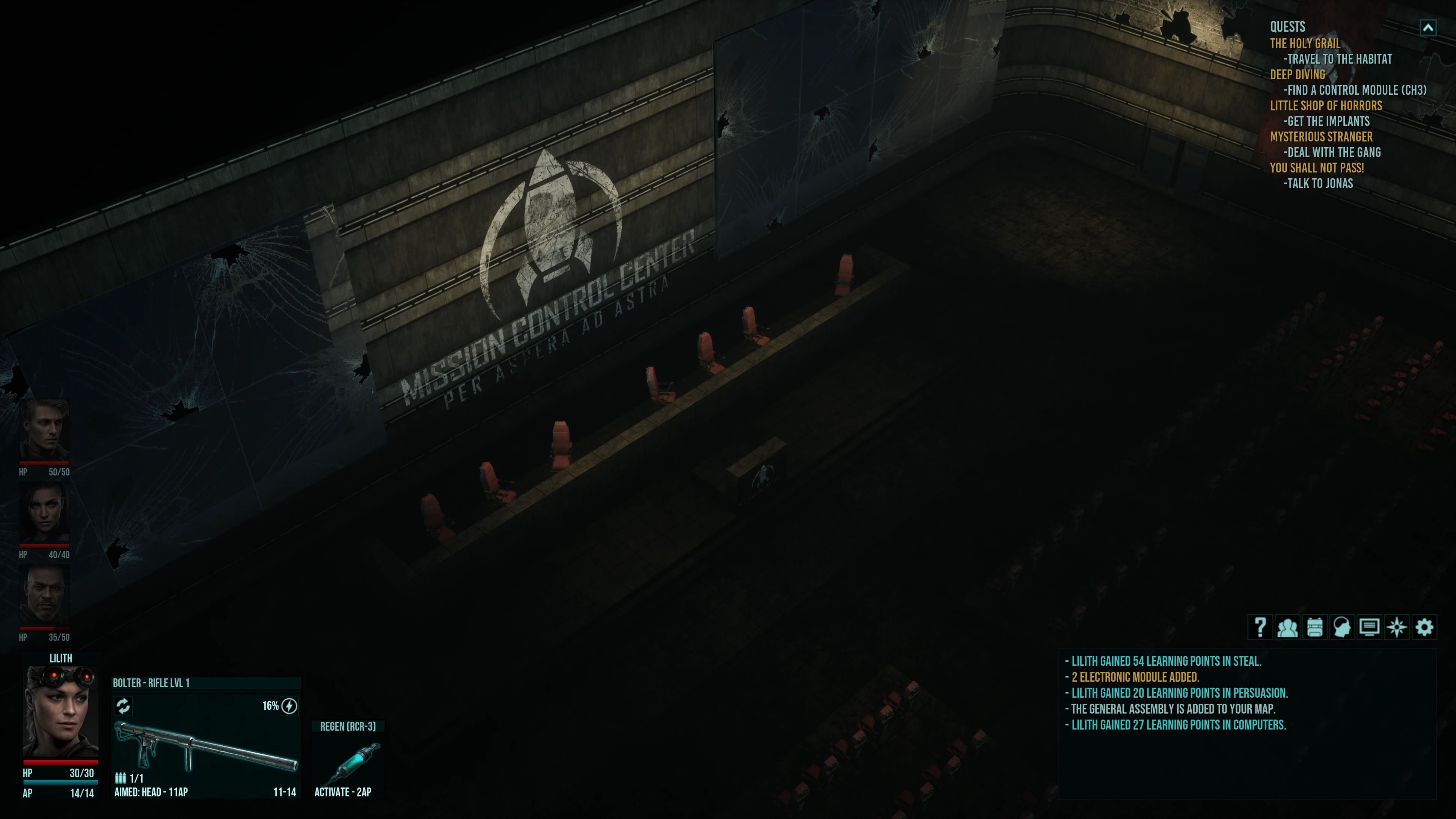Select the party member with 35/50 HP

(x=44, y=595)
